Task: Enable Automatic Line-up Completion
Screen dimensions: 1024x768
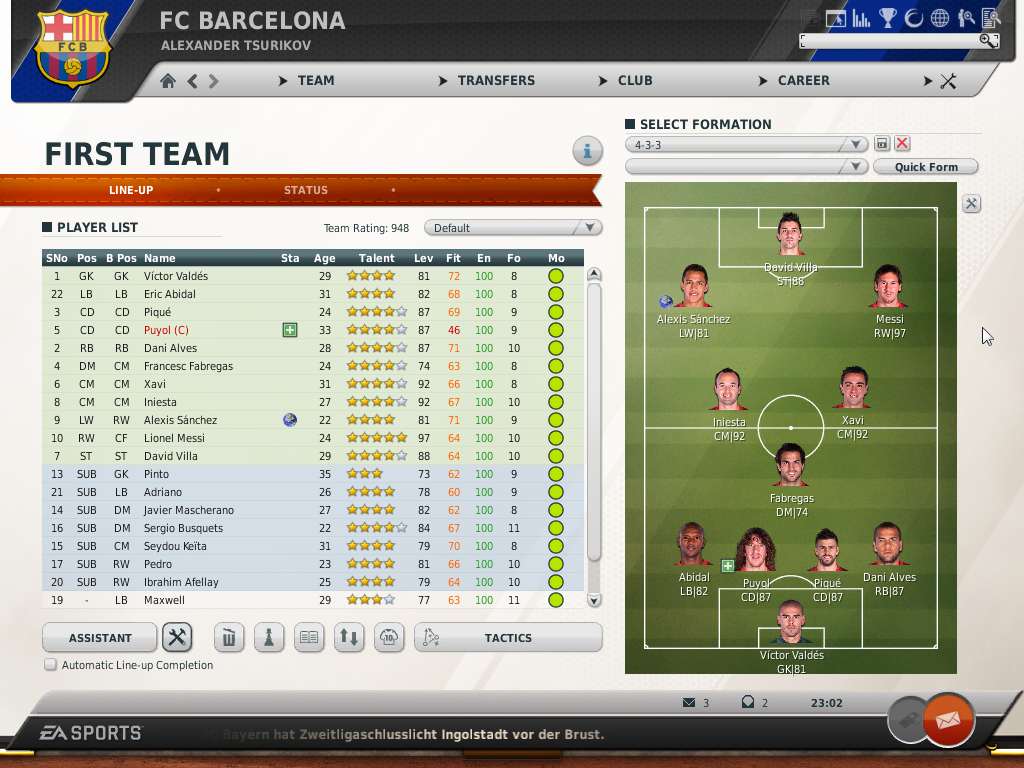Action: pos(50,665)
